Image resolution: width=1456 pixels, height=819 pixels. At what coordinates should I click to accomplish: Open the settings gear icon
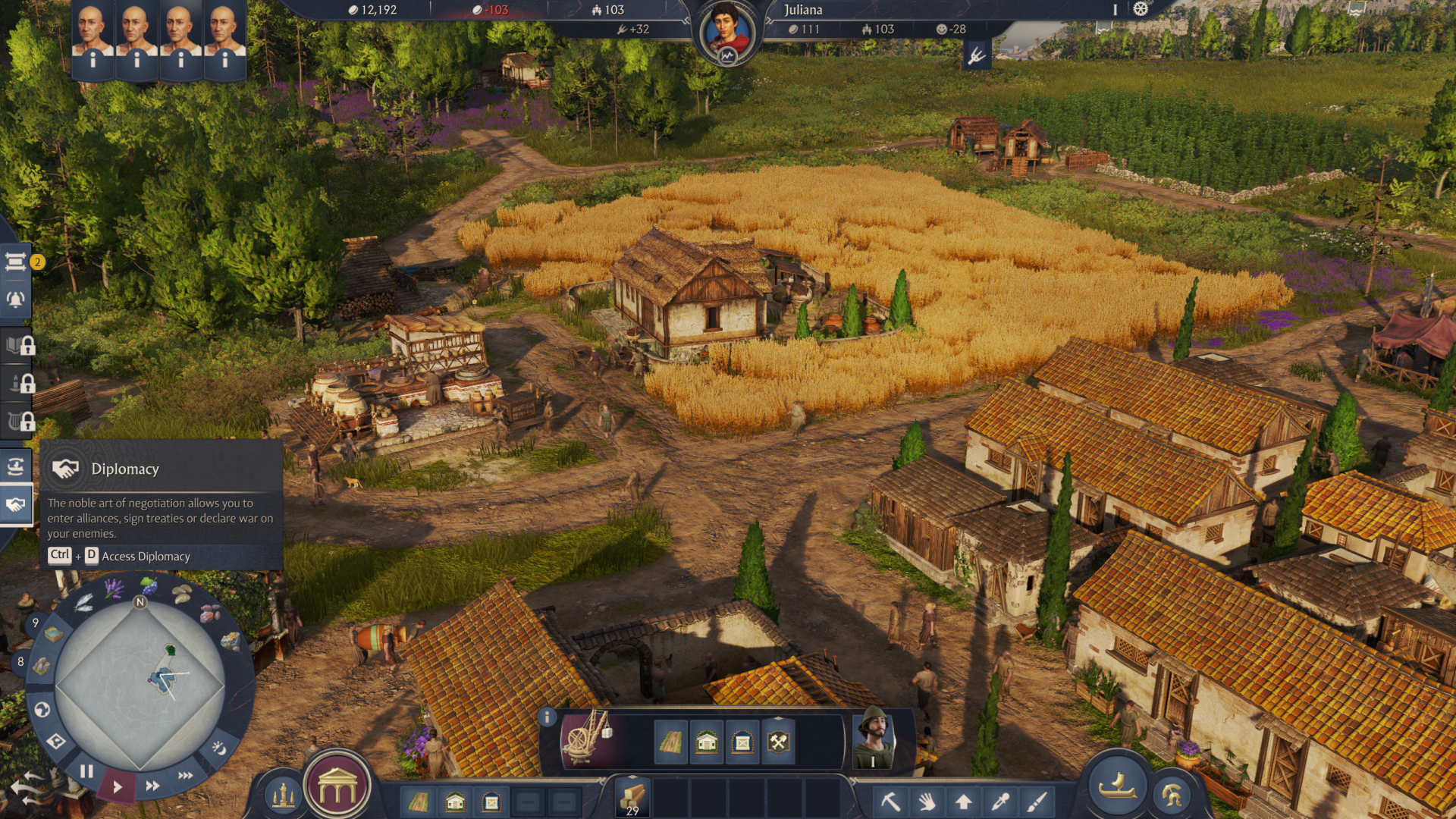point(1141,9)
